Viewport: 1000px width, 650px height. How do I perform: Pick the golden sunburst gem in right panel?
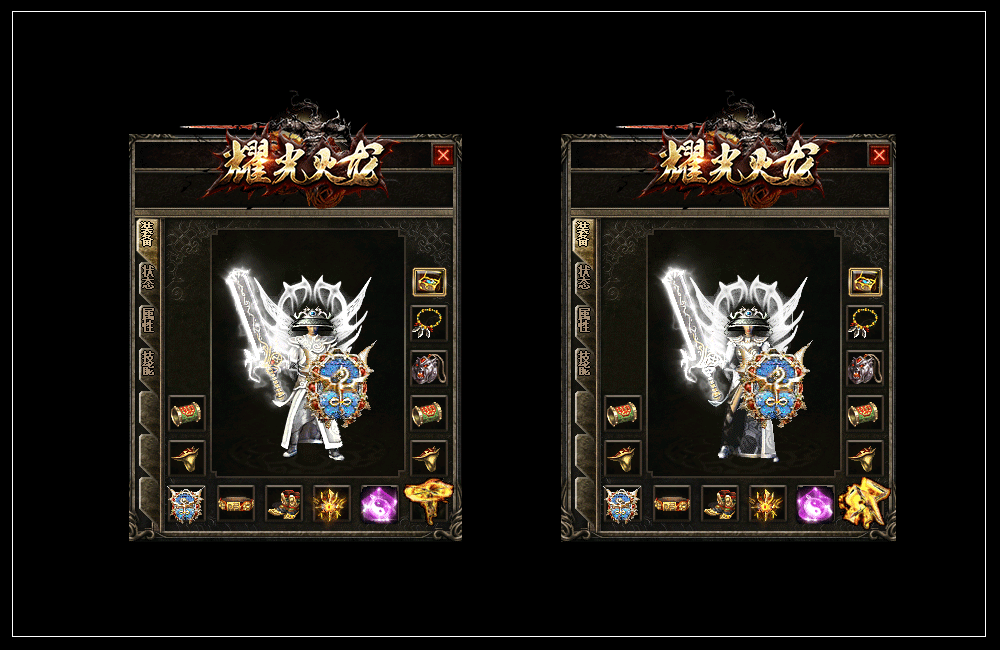coord(767,504)
